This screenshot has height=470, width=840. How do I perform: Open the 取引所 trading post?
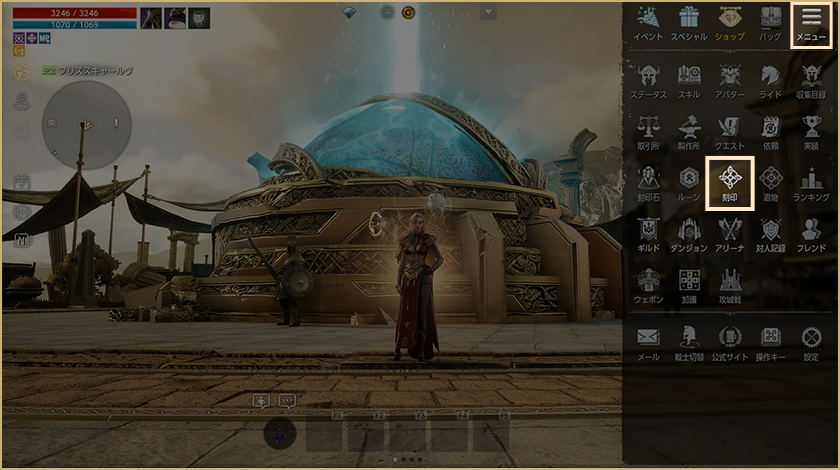click(648, 132)
